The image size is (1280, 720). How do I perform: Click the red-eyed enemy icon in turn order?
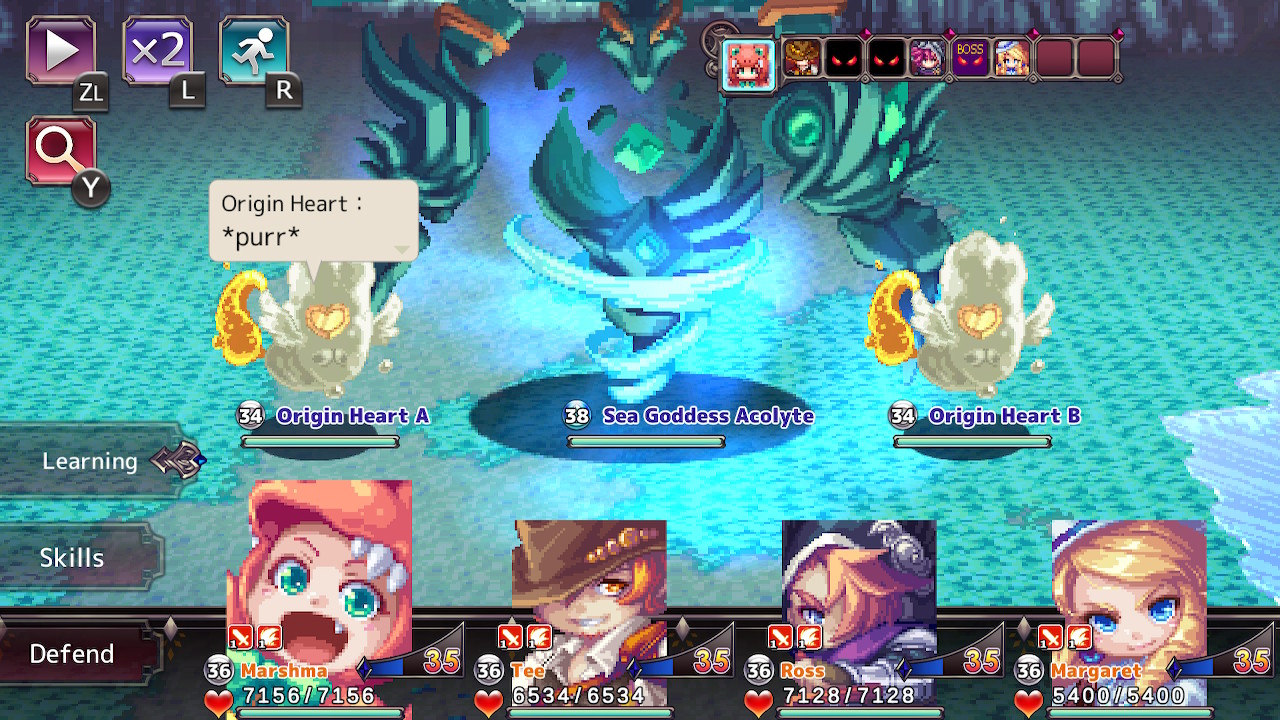pyautogui.click(x=845, y=58)
